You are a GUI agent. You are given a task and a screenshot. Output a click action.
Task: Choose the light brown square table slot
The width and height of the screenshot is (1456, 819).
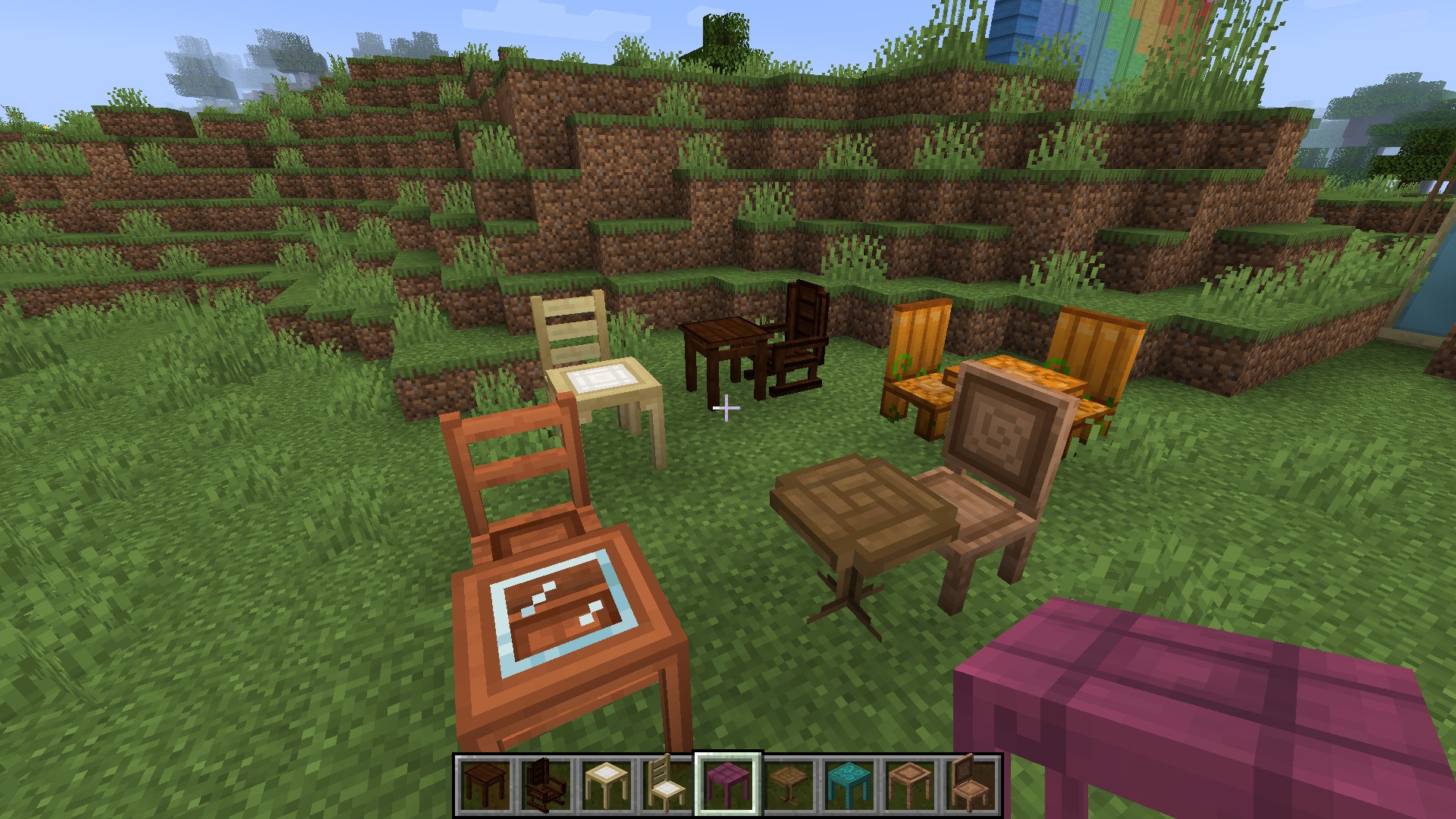point(910,784)
